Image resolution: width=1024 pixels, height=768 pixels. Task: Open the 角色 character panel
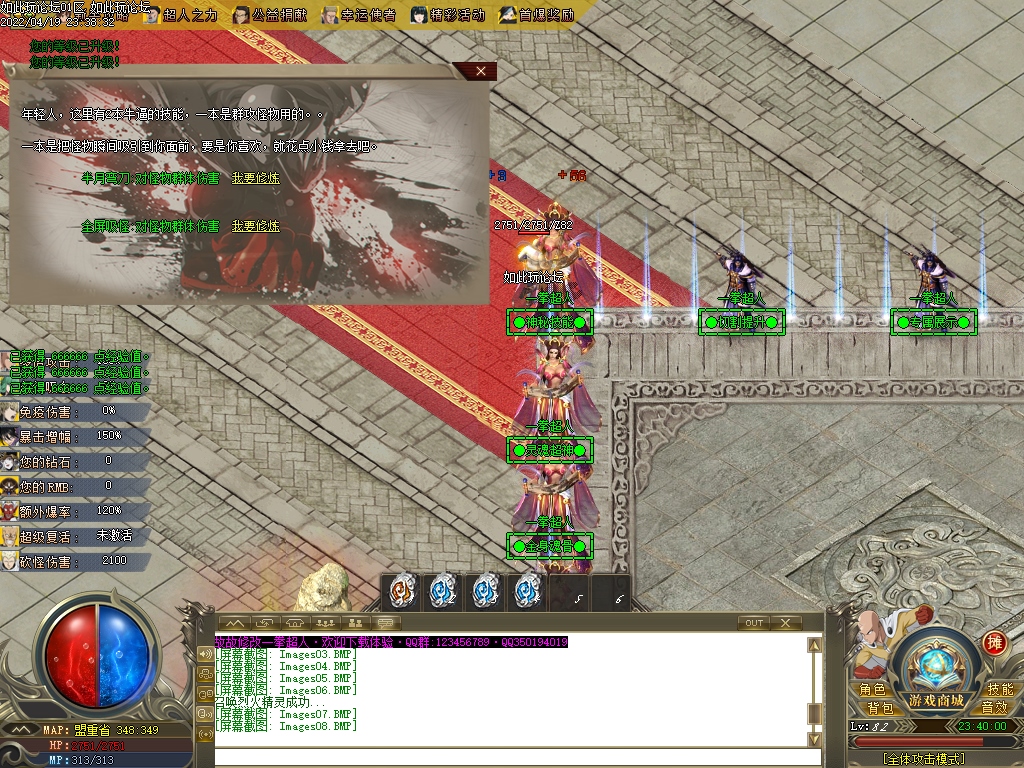click(872, 689)
